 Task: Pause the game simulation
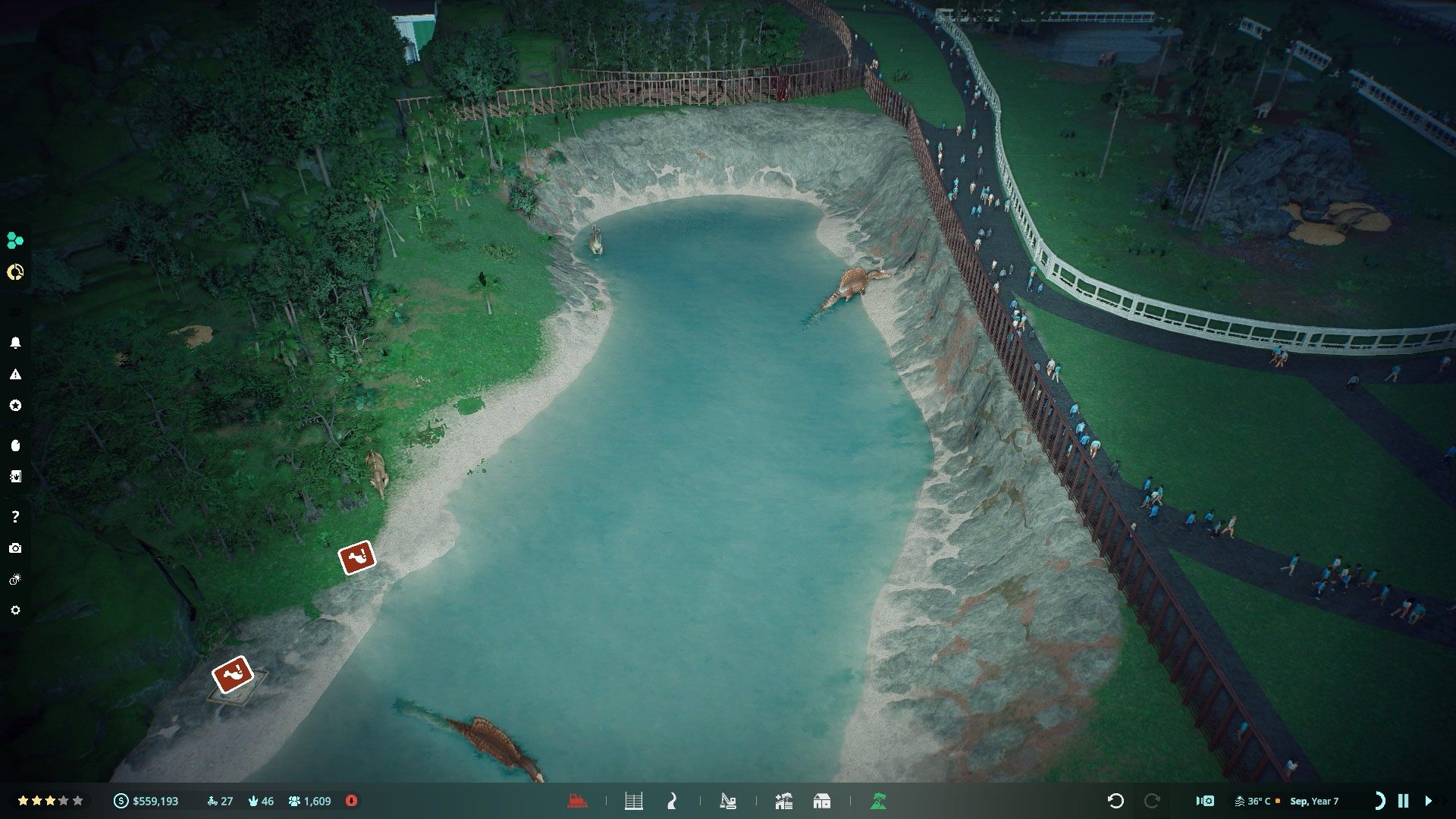pos(1403,801)
